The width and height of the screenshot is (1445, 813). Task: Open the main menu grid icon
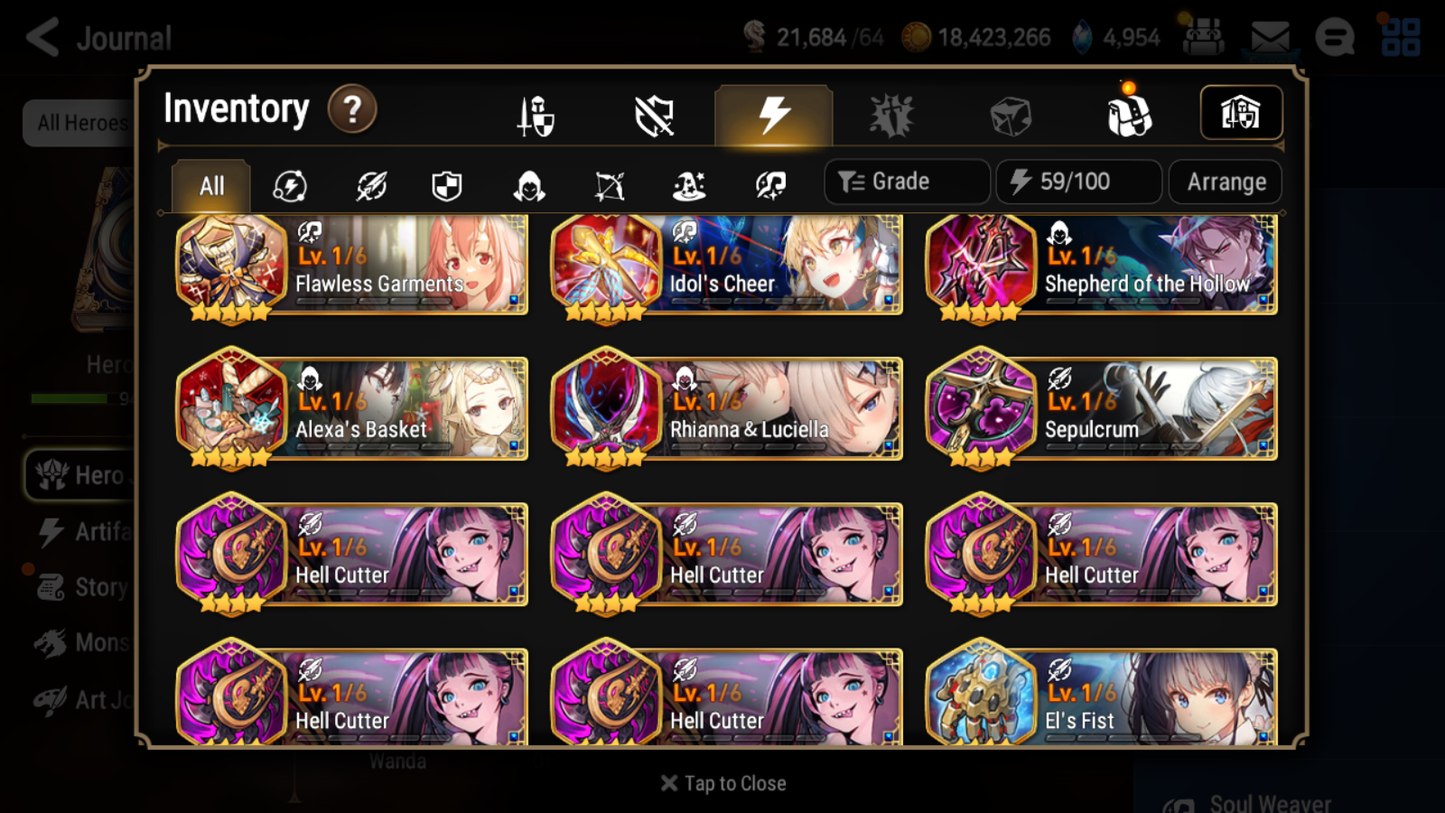pos(1400,35)
